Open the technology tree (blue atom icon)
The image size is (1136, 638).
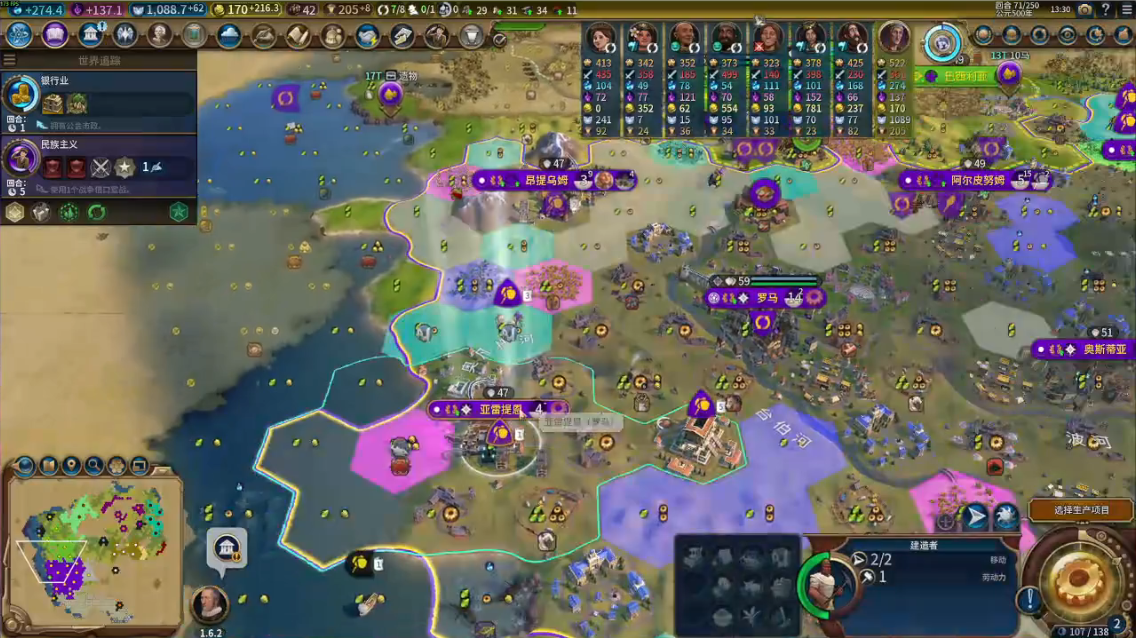point(19,35)
